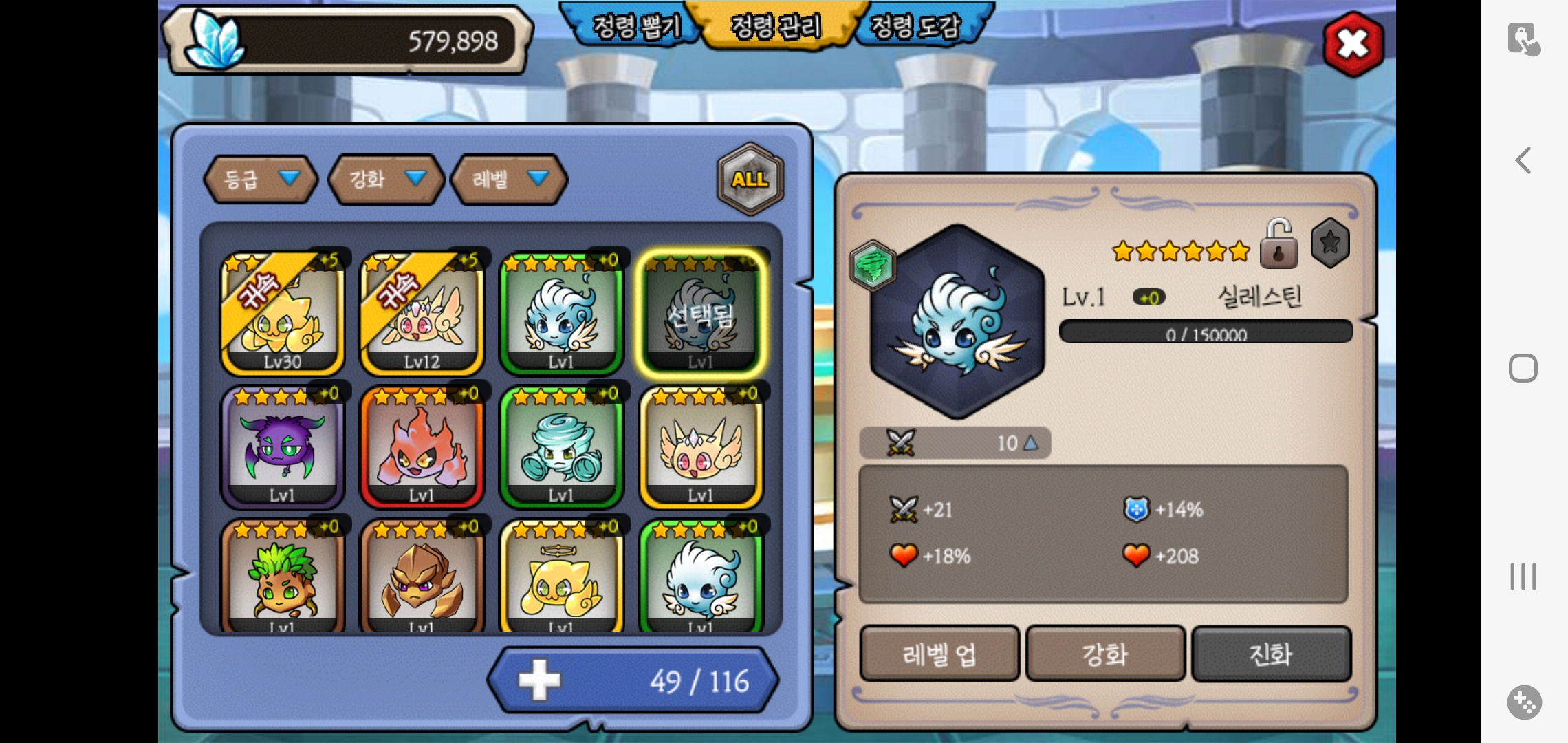The image size is (1568, 743).
Task: Choose the orange flame spirit
Action: click(x=422, y=447)
